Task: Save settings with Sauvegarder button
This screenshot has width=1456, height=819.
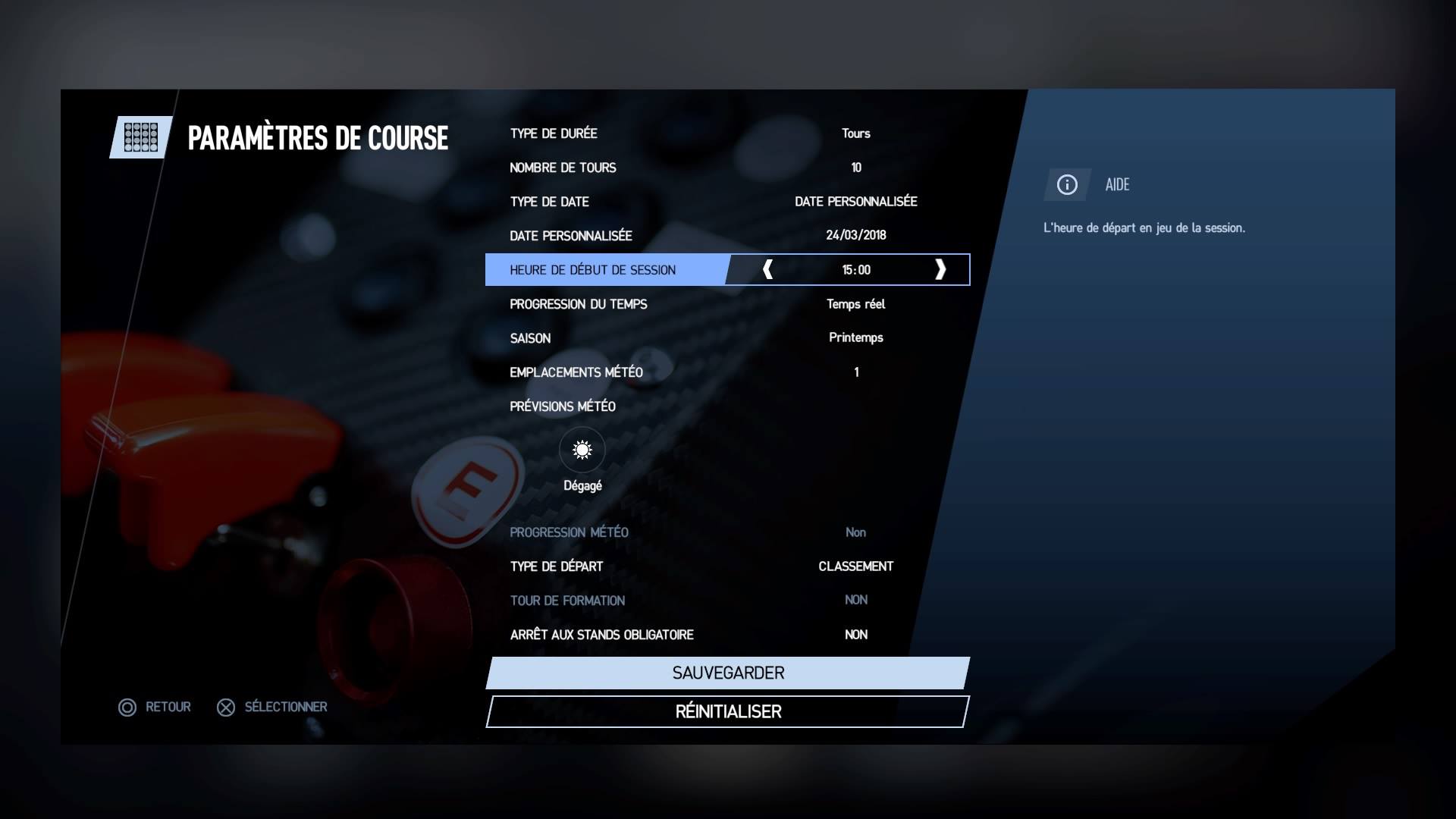Action: pos(728,673)
